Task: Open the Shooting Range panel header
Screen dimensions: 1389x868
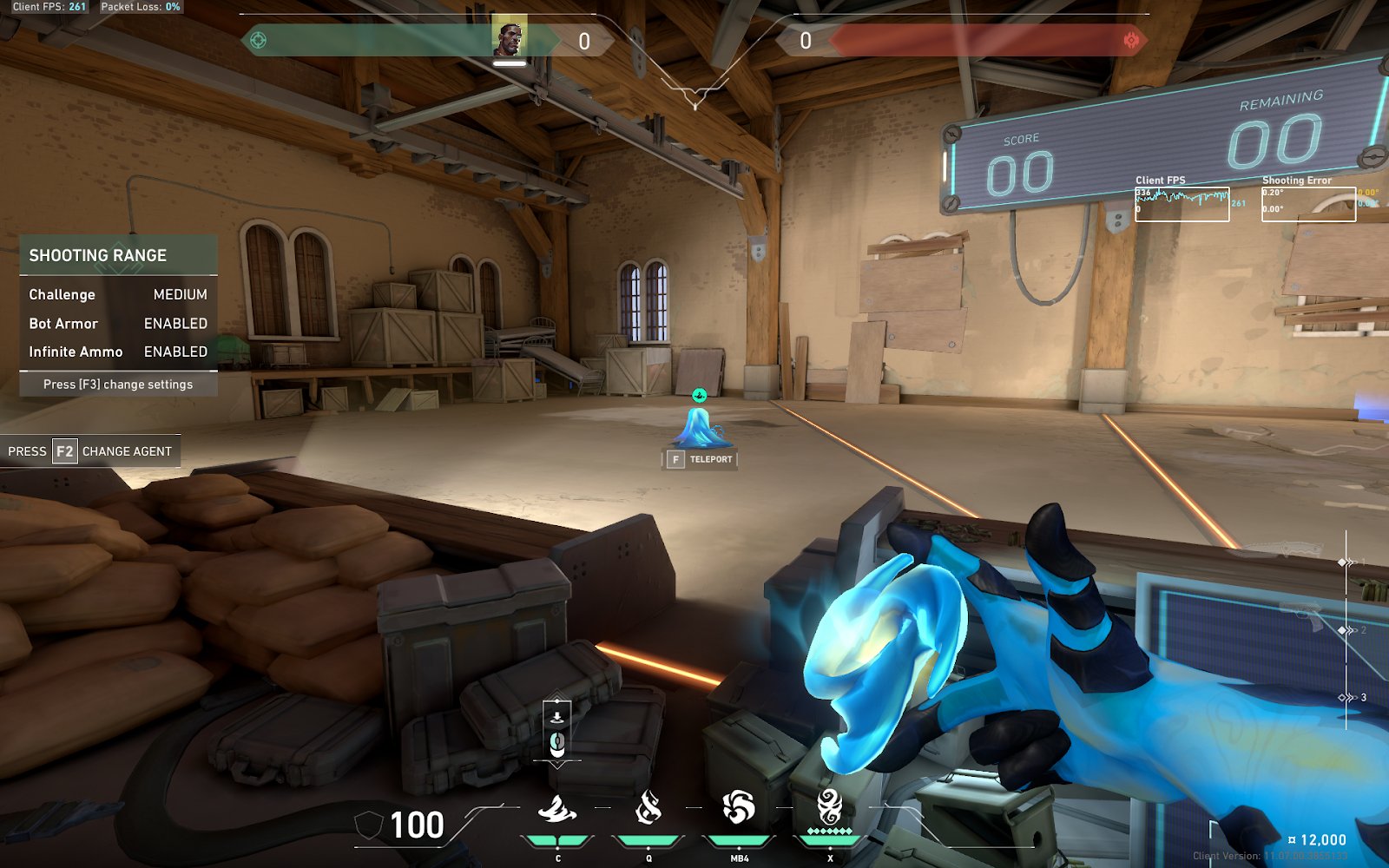Action: 118,255
